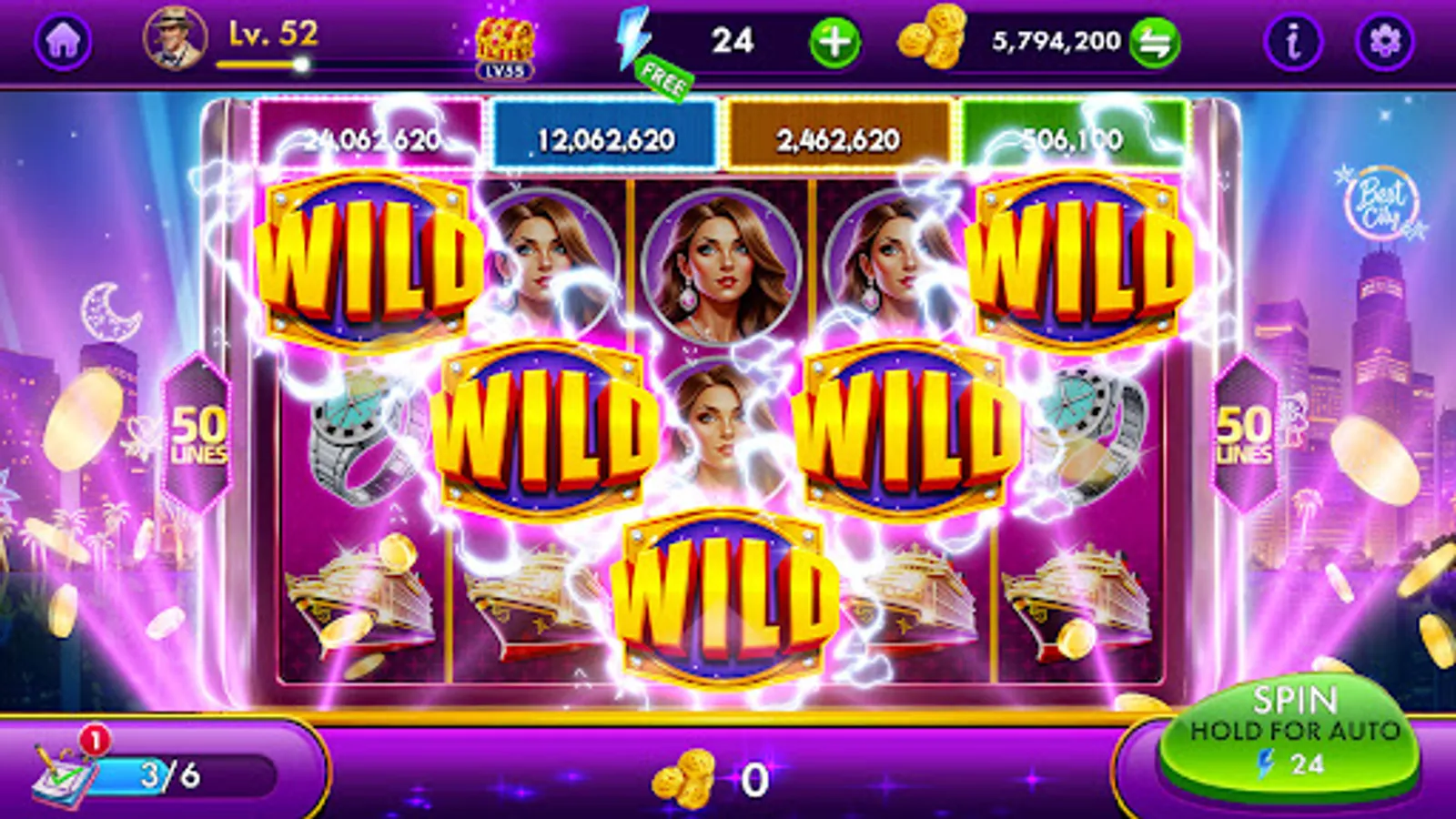Click the green coin exchange button

pyautogui.click(x=1154, y=40)
